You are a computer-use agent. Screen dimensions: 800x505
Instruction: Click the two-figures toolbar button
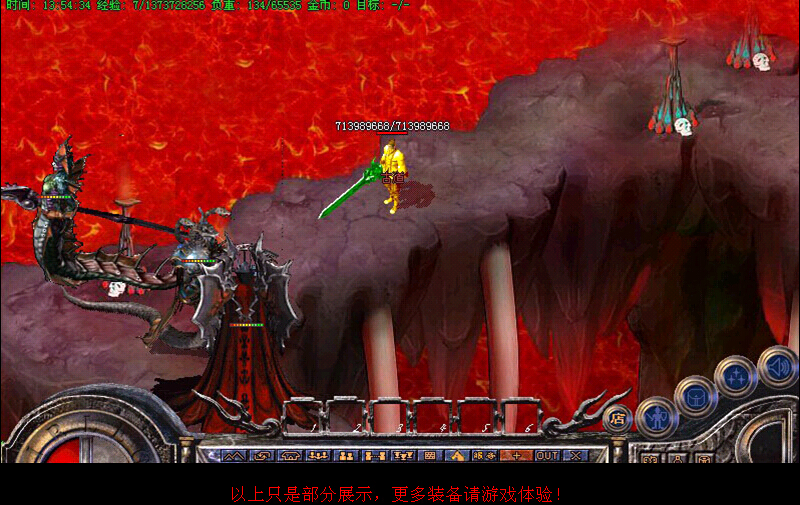pos(347,455)
